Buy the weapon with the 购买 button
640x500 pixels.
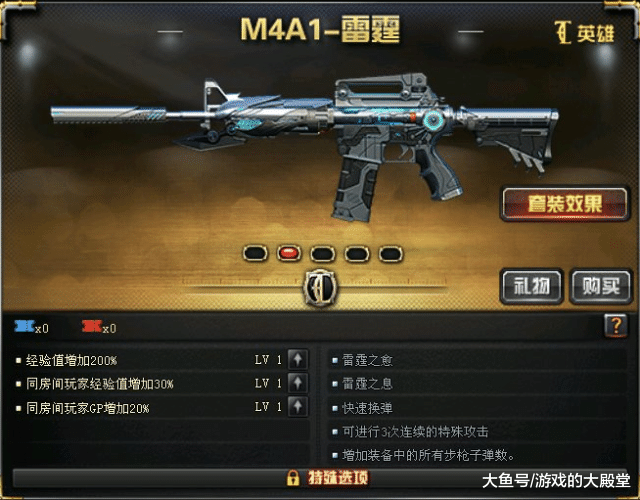click(x=599, y=286)
